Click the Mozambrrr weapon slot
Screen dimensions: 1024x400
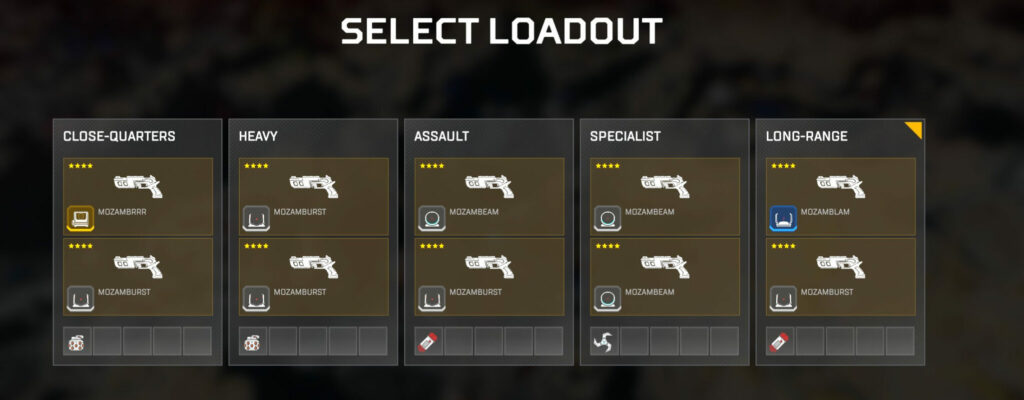(138, 196)
